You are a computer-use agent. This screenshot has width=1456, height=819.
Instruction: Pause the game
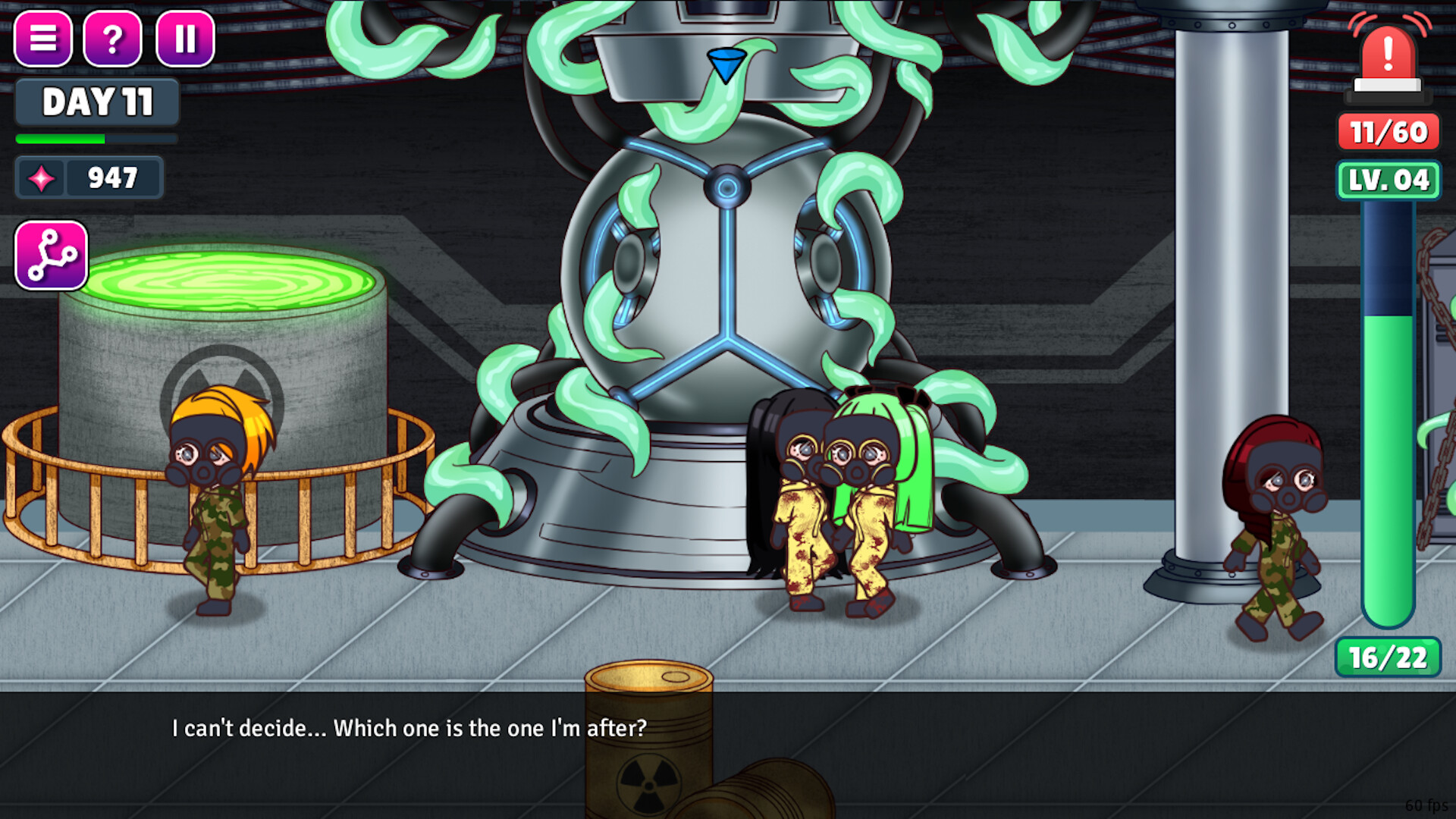pos(182,39)
